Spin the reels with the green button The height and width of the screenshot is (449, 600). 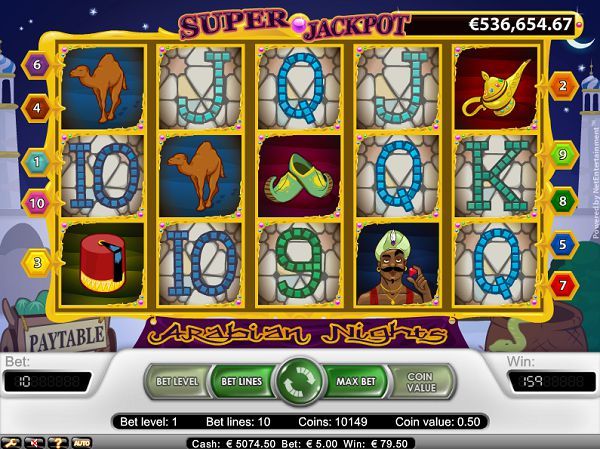pos(299,381)
